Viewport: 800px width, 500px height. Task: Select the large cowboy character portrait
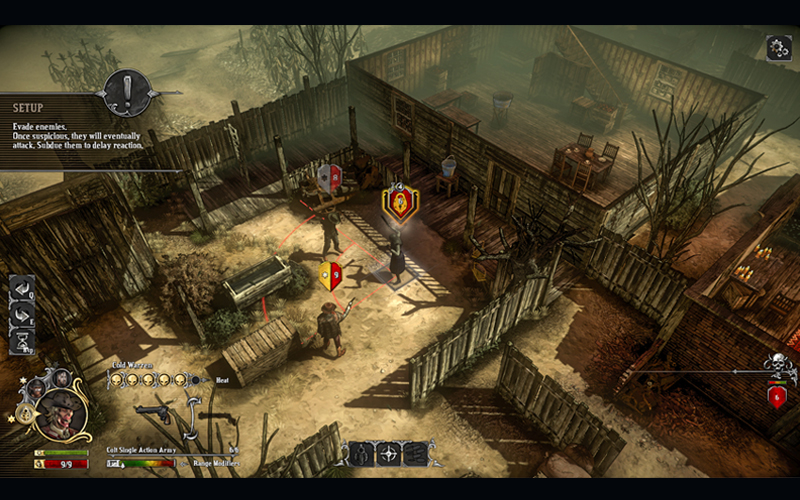[61, 413]
